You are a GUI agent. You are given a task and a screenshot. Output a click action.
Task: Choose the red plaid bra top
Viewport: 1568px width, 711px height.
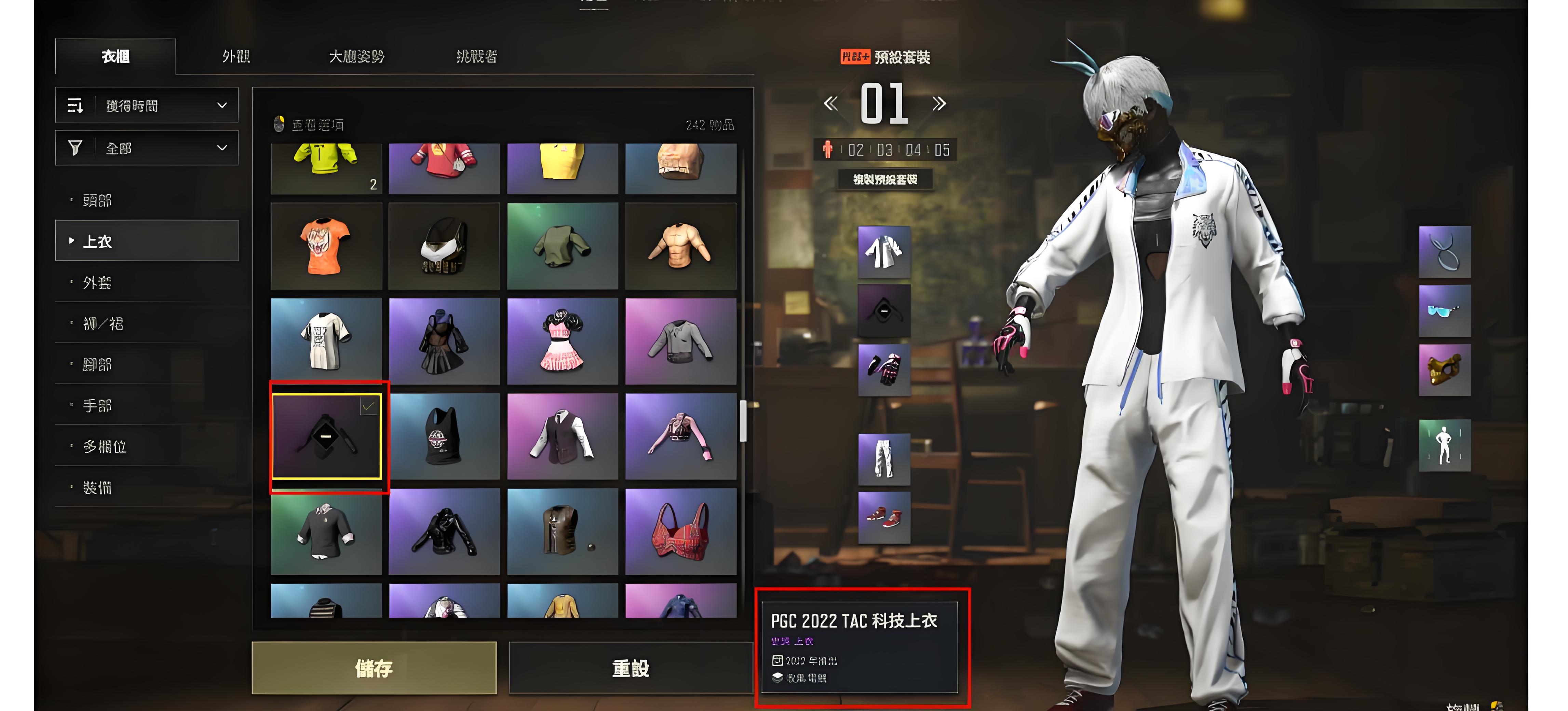[x=680, y=532]
